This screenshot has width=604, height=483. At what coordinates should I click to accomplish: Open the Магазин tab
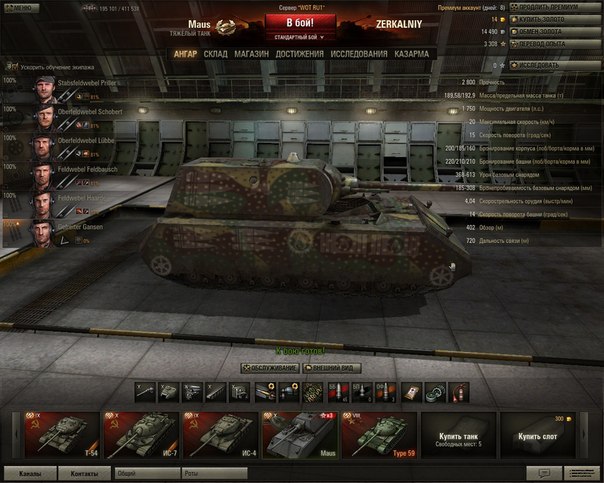[x=250, y=53]
